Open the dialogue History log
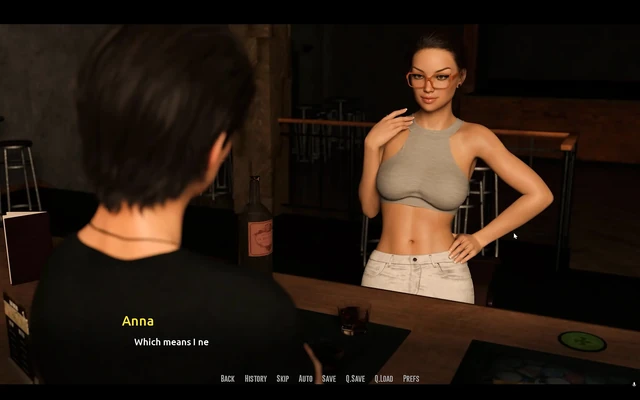Viewport: 640px width, 400px height. point(256,379)
